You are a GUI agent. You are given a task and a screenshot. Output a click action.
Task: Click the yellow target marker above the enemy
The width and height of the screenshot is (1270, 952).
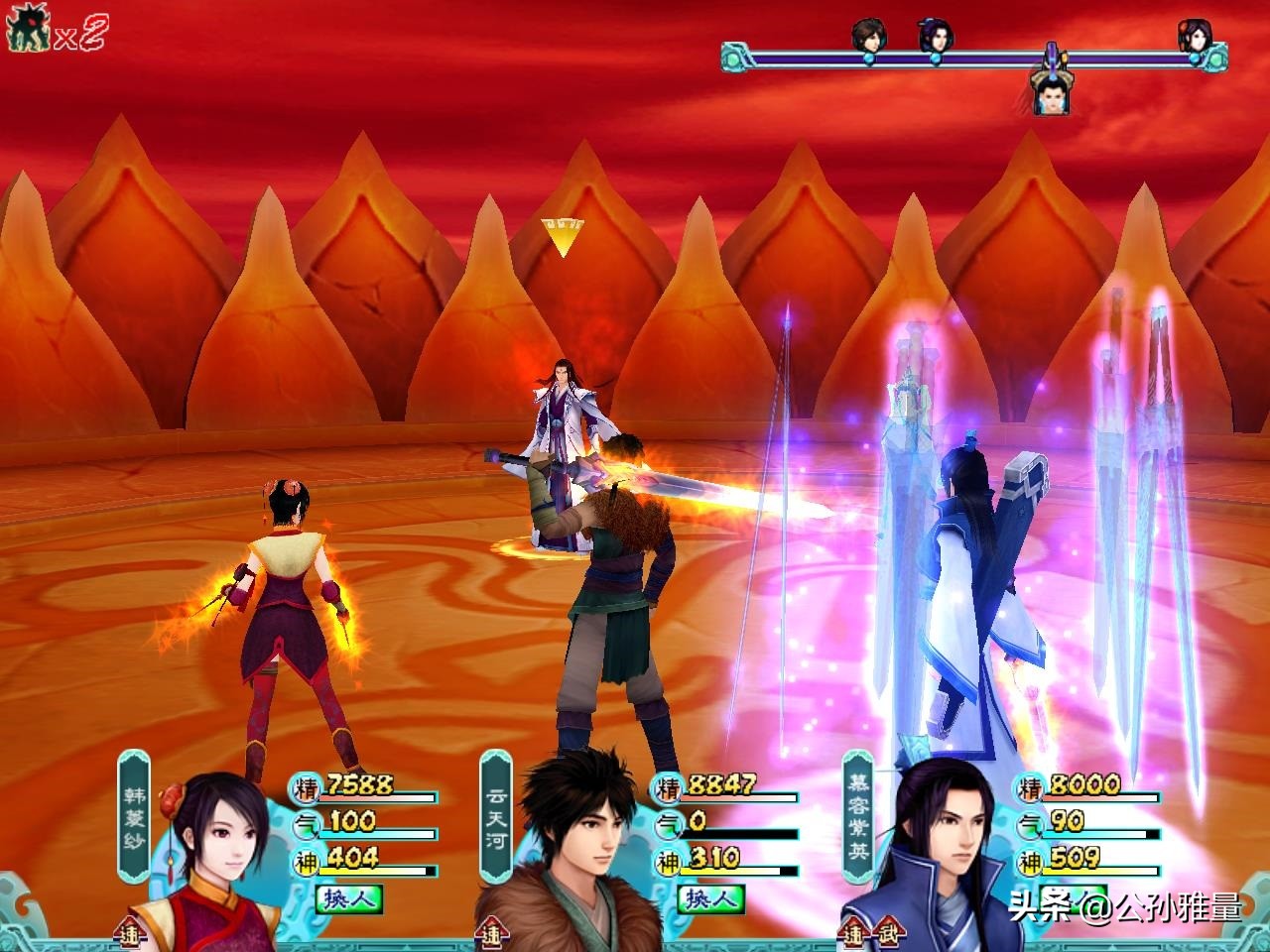(563, 236)
